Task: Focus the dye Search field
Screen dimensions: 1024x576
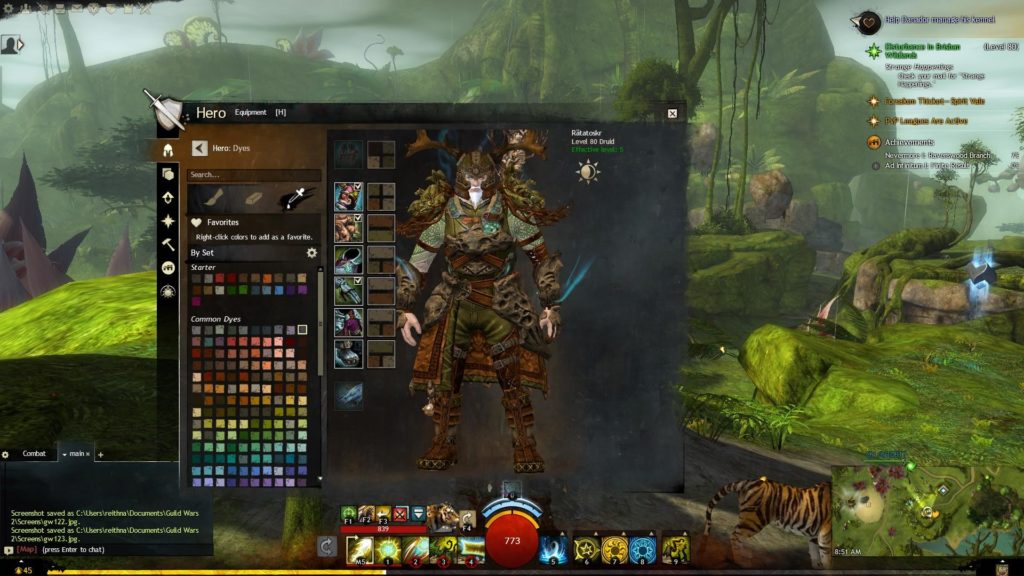Action: pyautogui.click(x=254, y=174)
